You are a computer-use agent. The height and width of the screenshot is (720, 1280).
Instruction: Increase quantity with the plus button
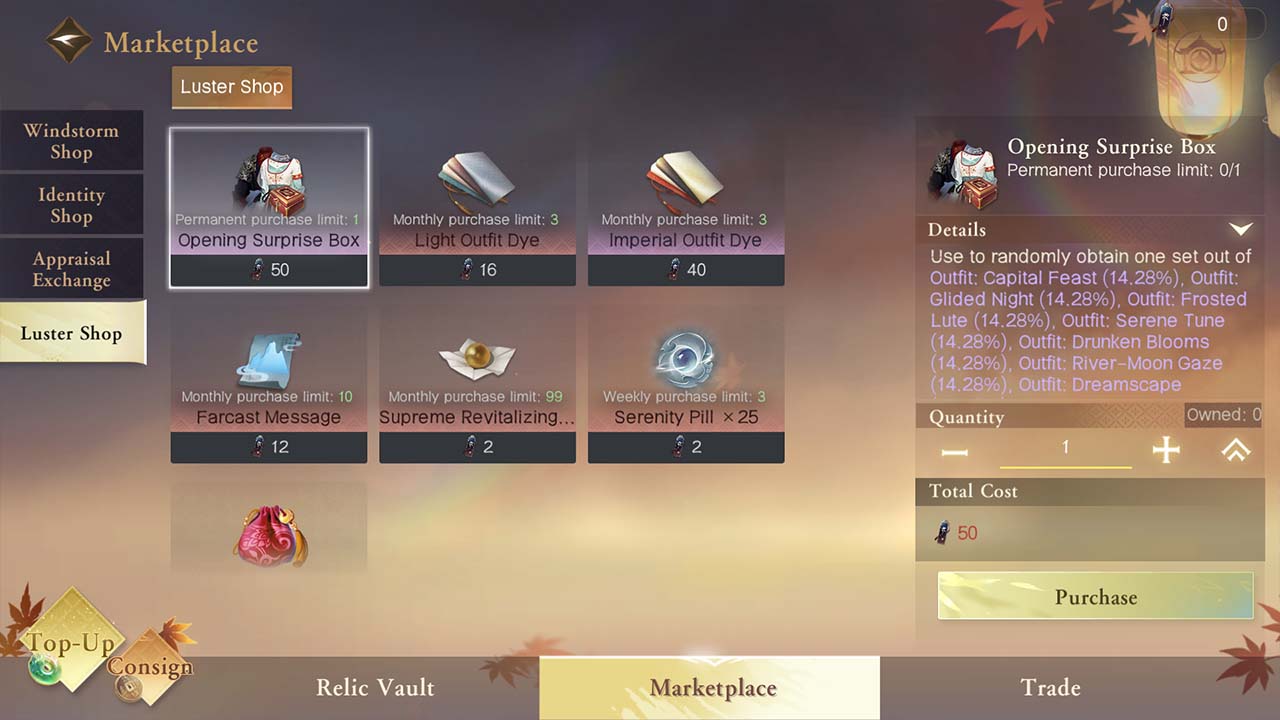click(x=1166, y=451)
